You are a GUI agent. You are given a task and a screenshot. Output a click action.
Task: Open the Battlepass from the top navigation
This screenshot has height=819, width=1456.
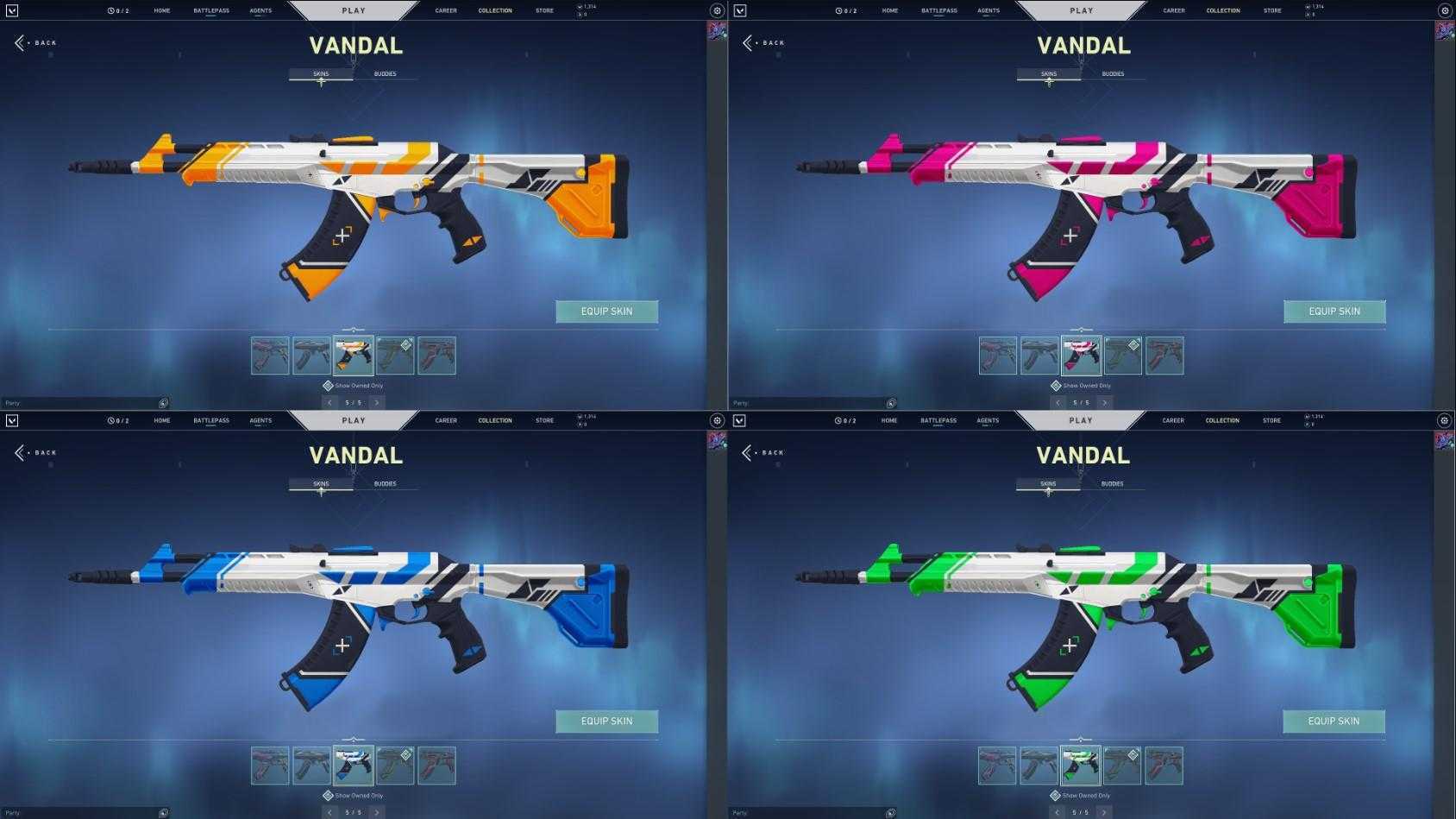(x=211, y=9)
